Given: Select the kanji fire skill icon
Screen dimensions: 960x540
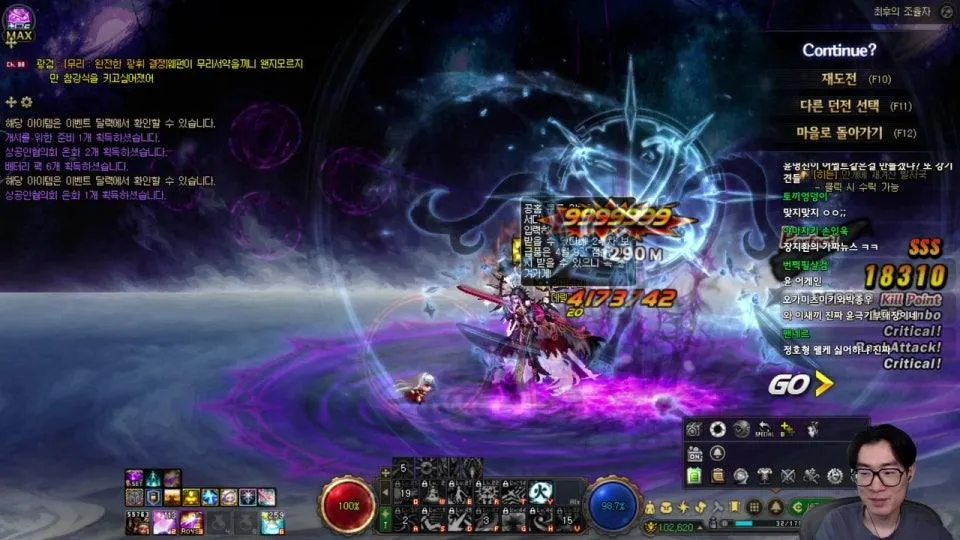Looking at the screenshot, I should tap(542, 491).
